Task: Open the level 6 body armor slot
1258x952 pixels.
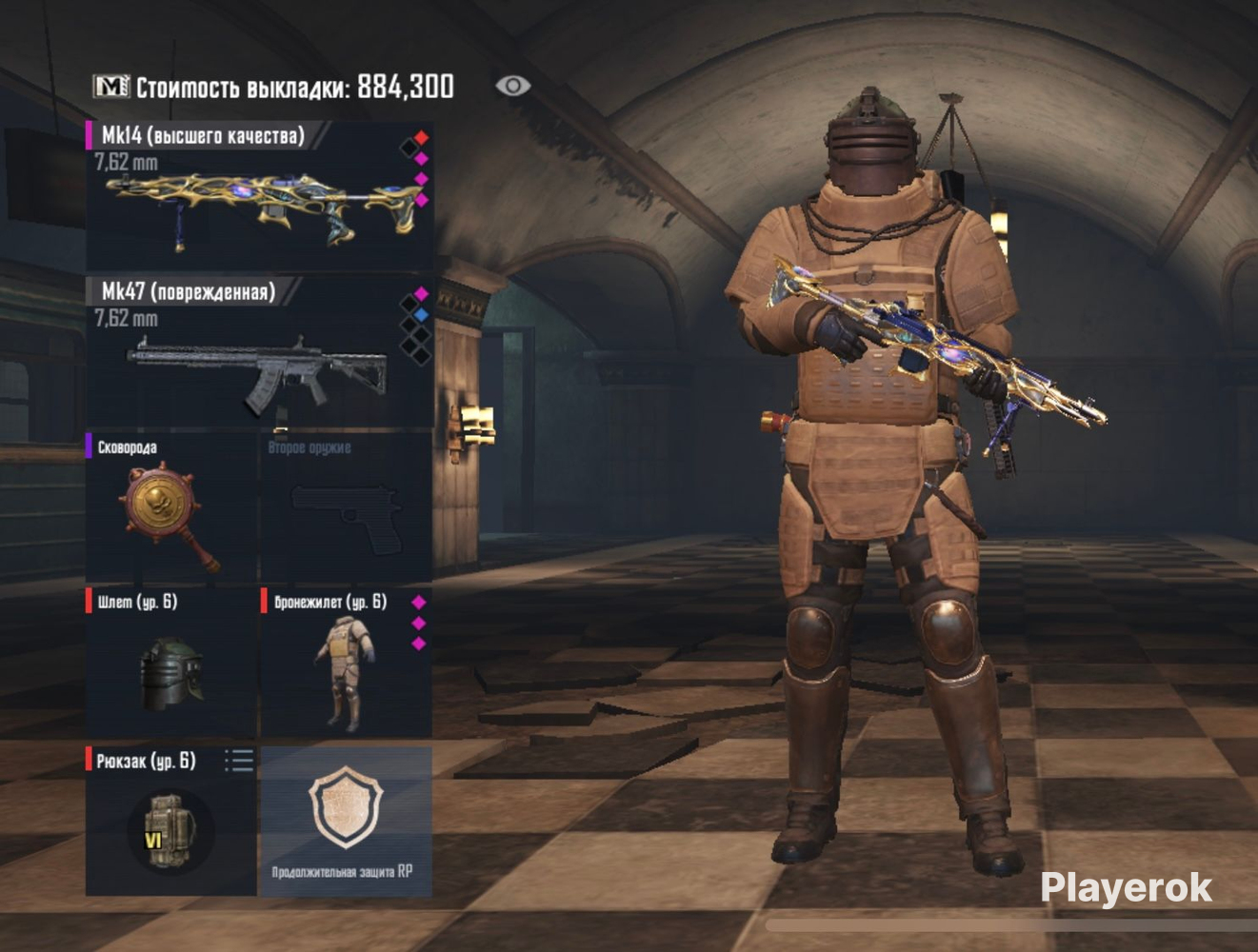Action: [x=346, y=664]
